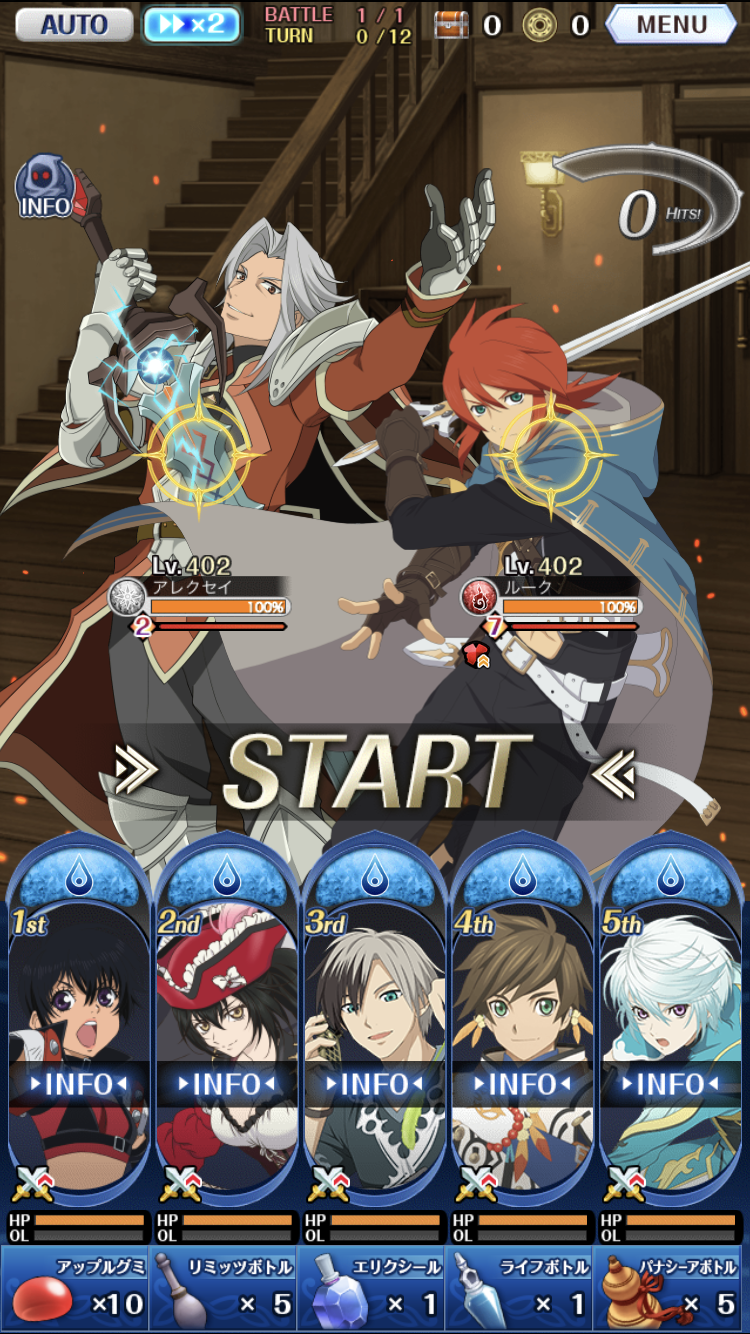750x1334 pixels.
Task: Toggle the x2 battle speed button
Action: (x=192, y=24)
